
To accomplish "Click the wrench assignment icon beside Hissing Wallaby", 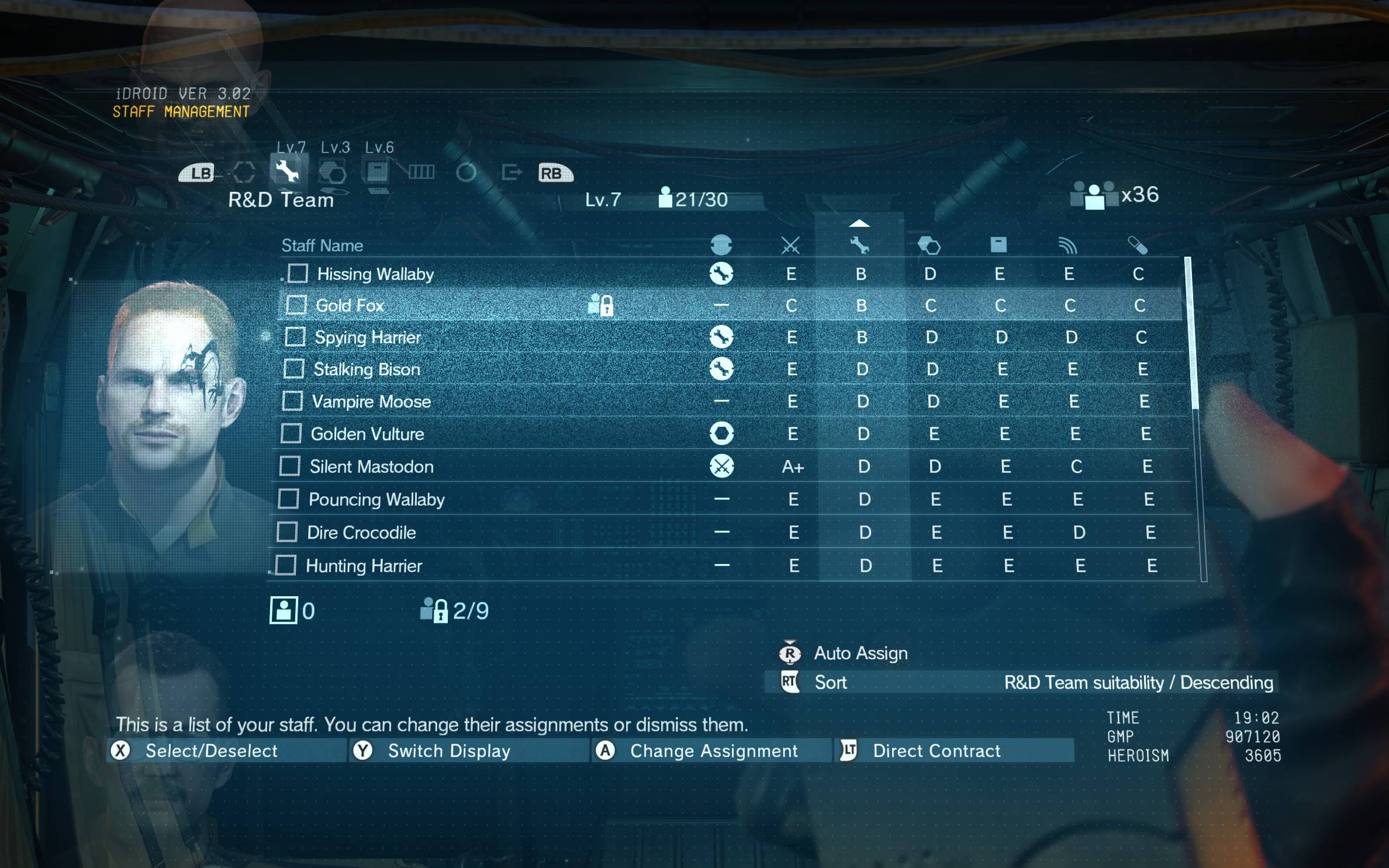I will point(723,273).
